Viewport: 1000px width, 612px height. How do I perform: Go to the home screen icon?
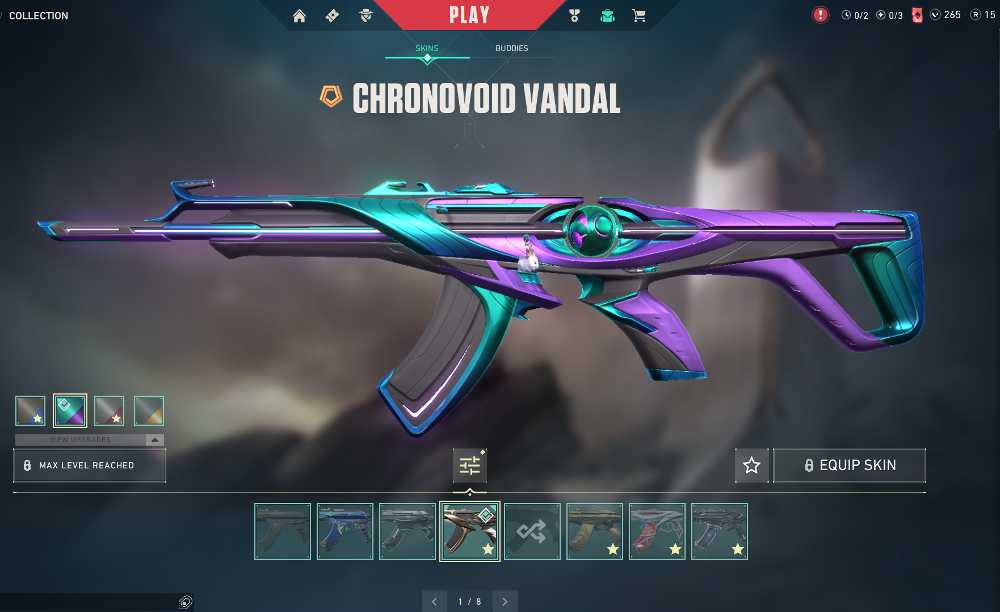tap(299, 15)
